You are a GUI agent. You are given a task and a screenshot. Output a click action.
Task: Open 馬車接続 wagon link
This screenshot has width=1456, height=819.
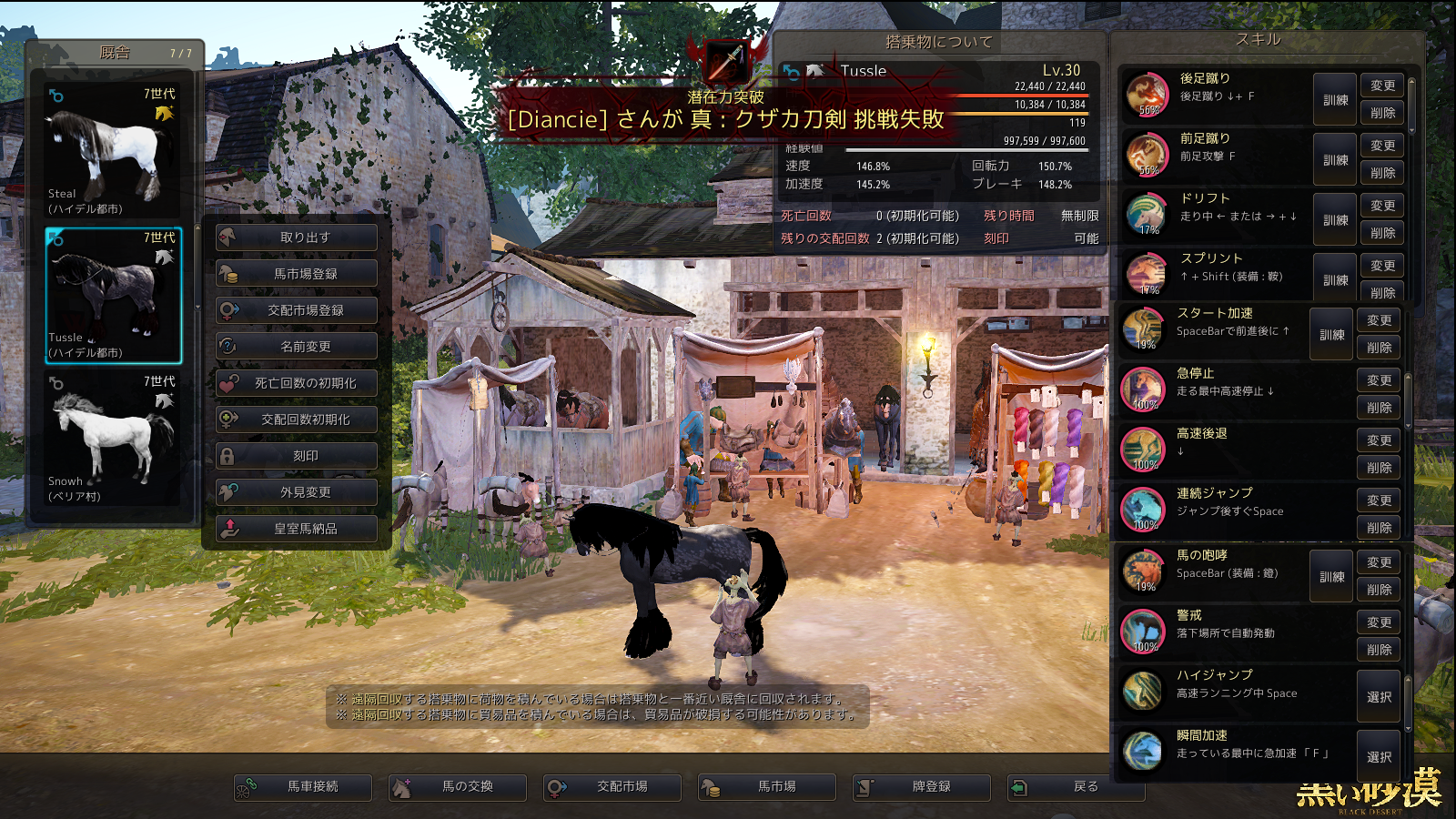[303, 787]
